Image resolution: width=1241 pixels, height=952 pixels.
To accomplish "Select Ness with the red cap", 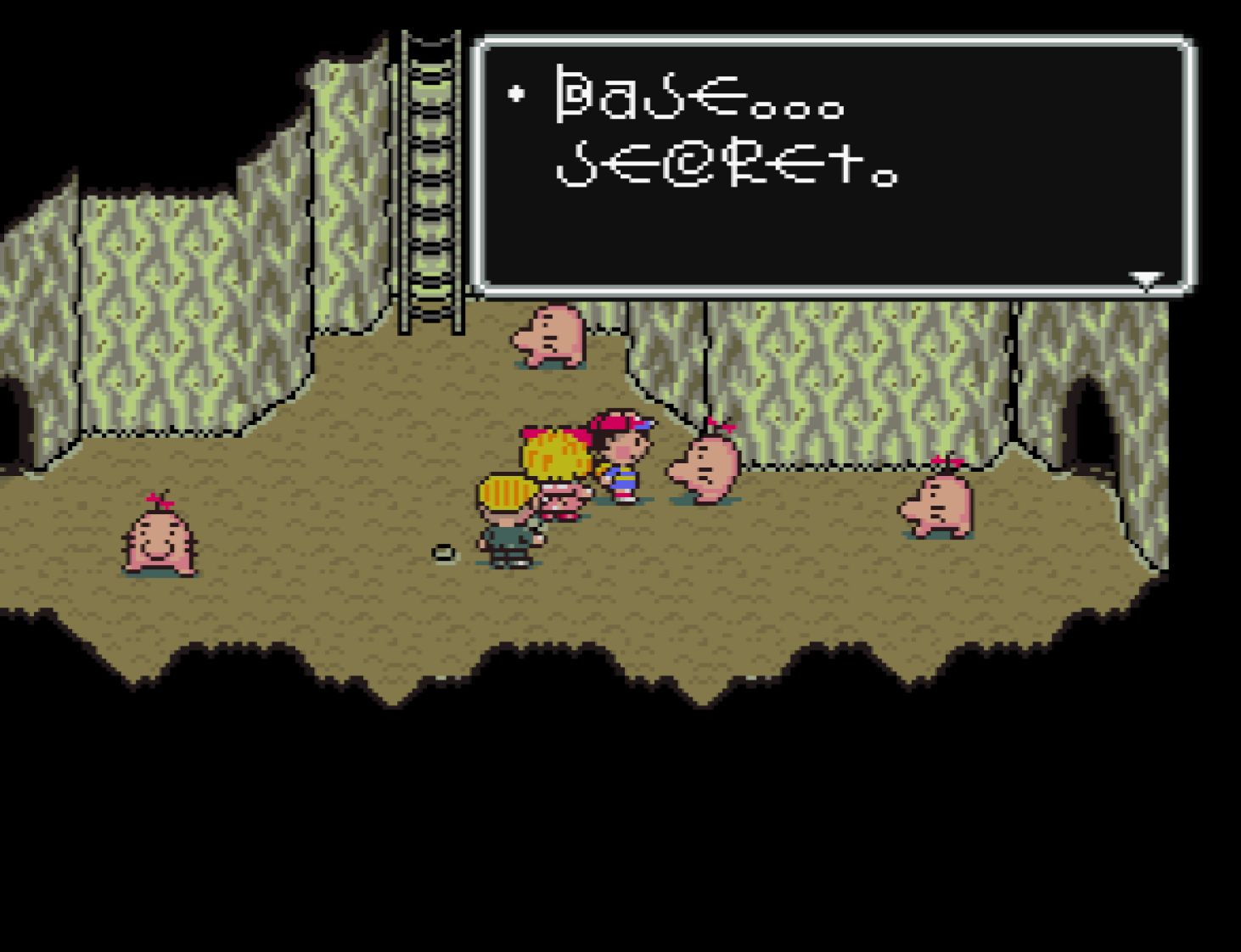I will [x=620, y=458].
